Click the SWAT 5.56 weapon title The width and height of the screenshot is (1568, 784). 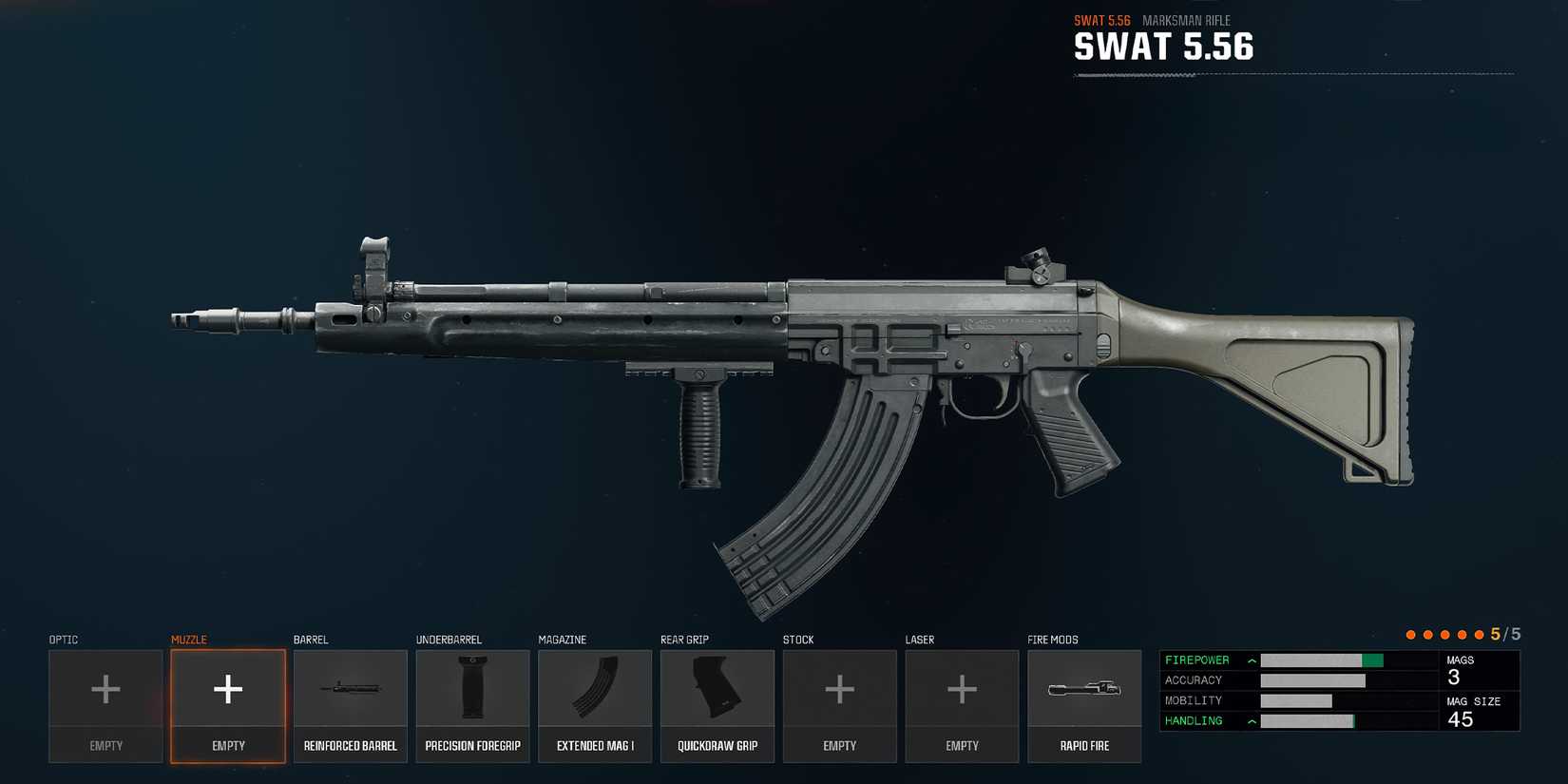point(1163,47)
